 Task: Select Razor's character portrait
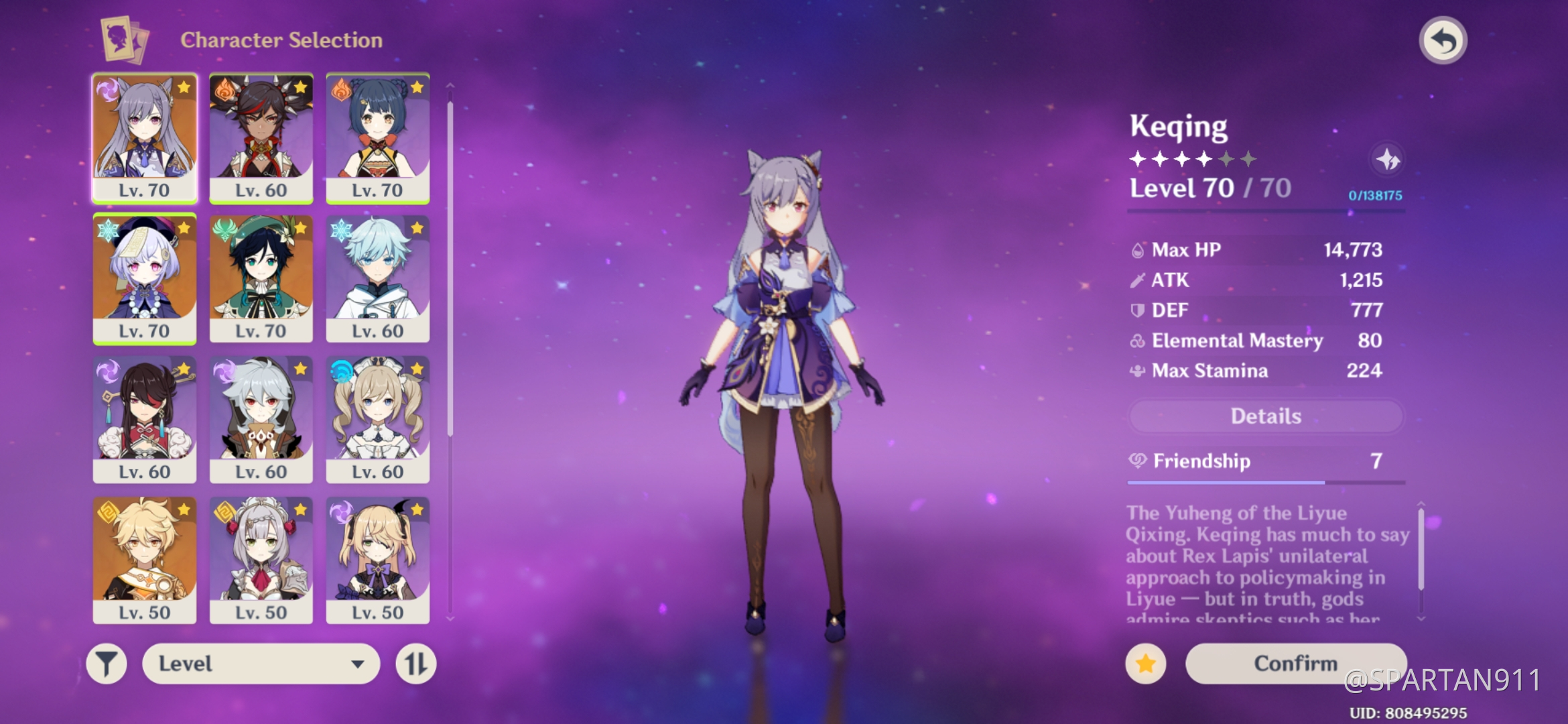pos(261,419)
